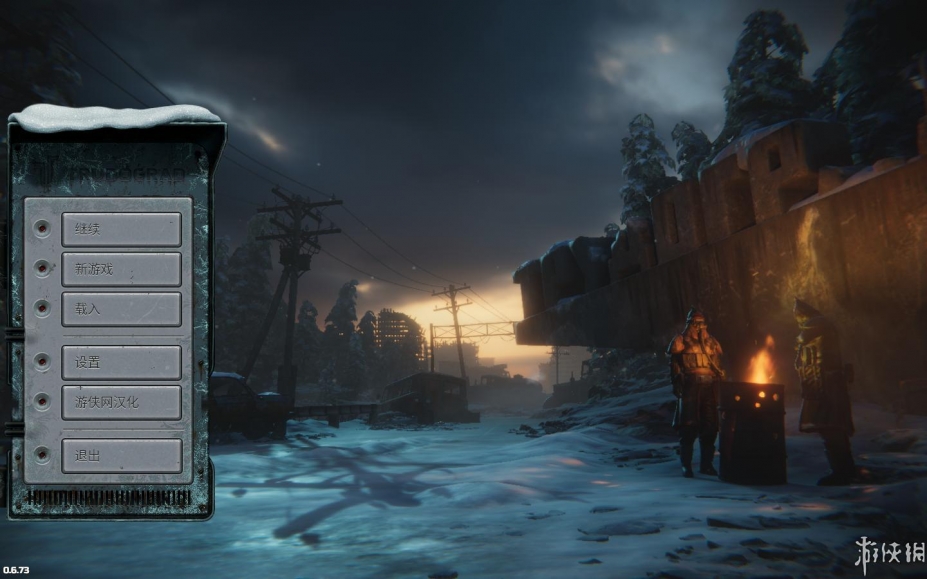Start a new game via 新游戏
927x579 pixels.
(121, 269)
